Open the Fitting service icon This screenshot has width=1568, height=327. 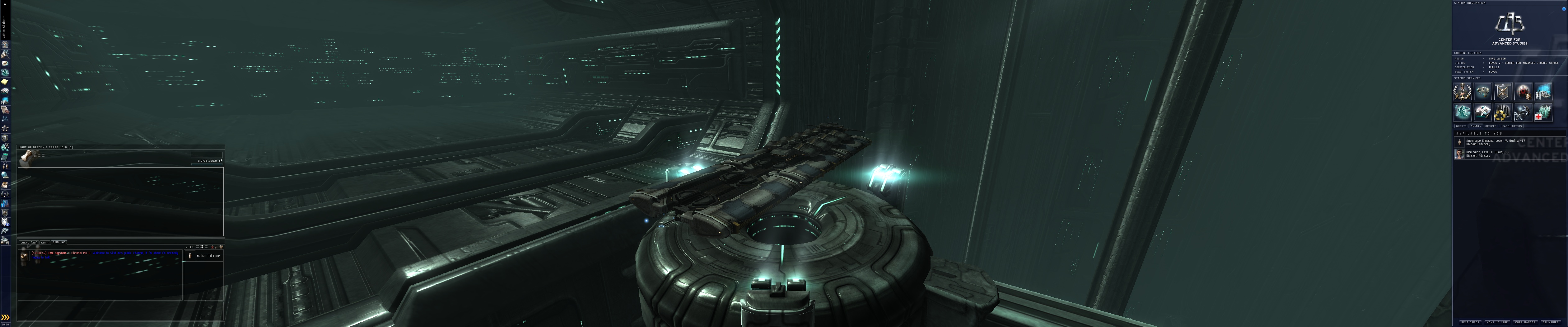click(x=1463, y=112)
